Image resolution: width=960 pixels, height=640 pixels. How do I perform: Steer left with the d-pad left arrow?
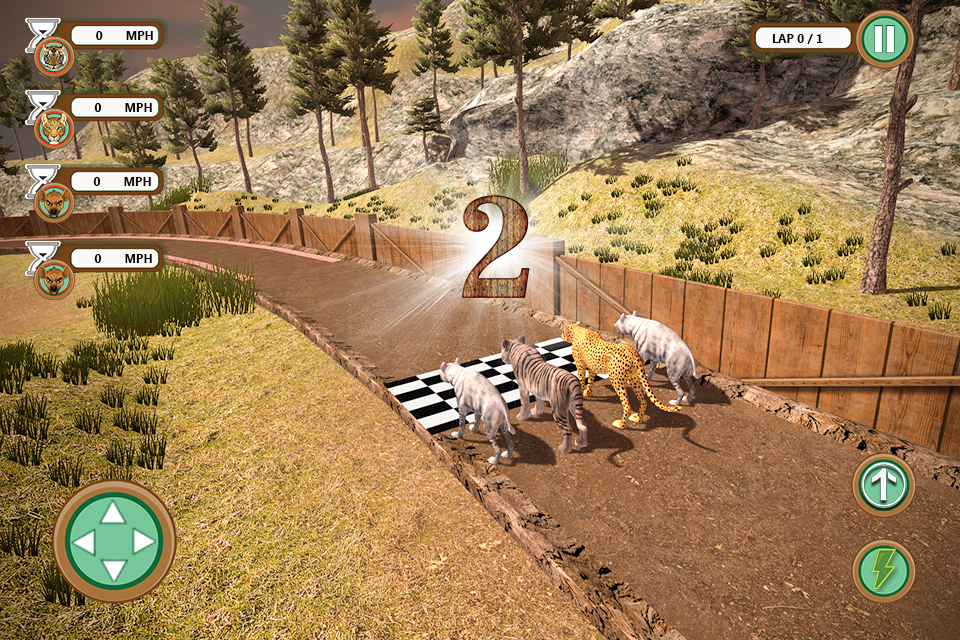click(85, 542)
